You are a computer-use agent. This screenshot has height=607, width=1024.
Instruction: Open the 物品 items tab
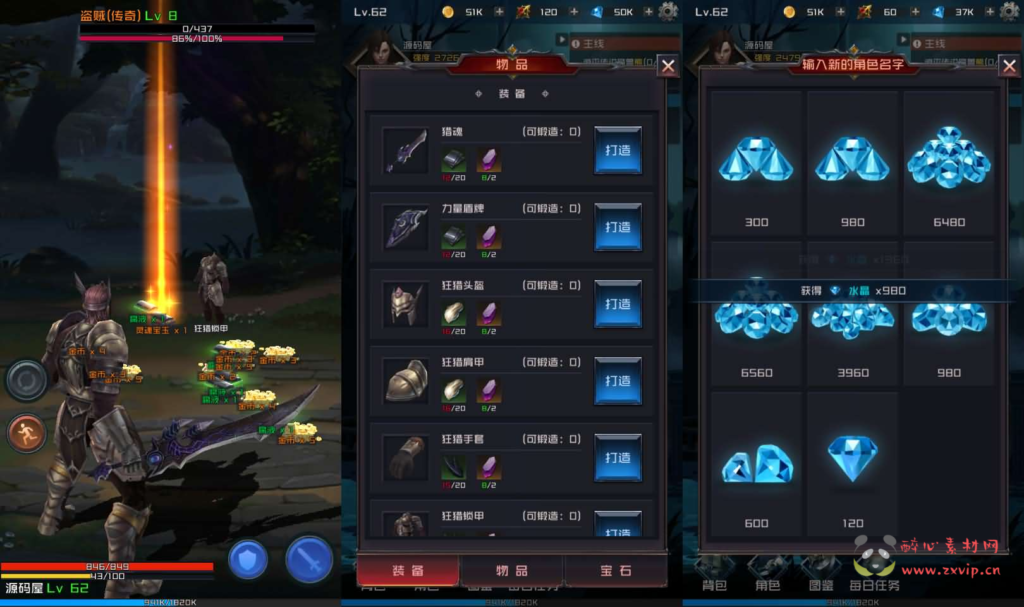[512, 570]
